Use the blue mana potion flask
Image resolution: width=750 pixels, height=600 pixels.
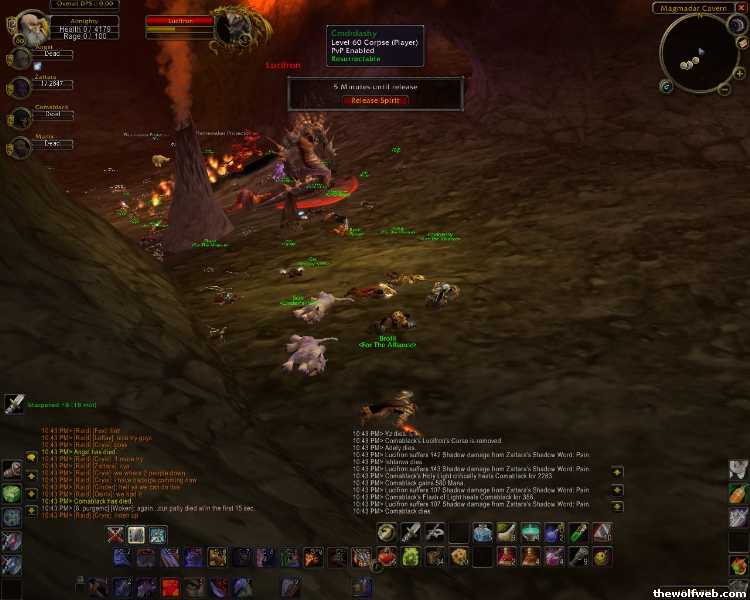click(483, 533)
